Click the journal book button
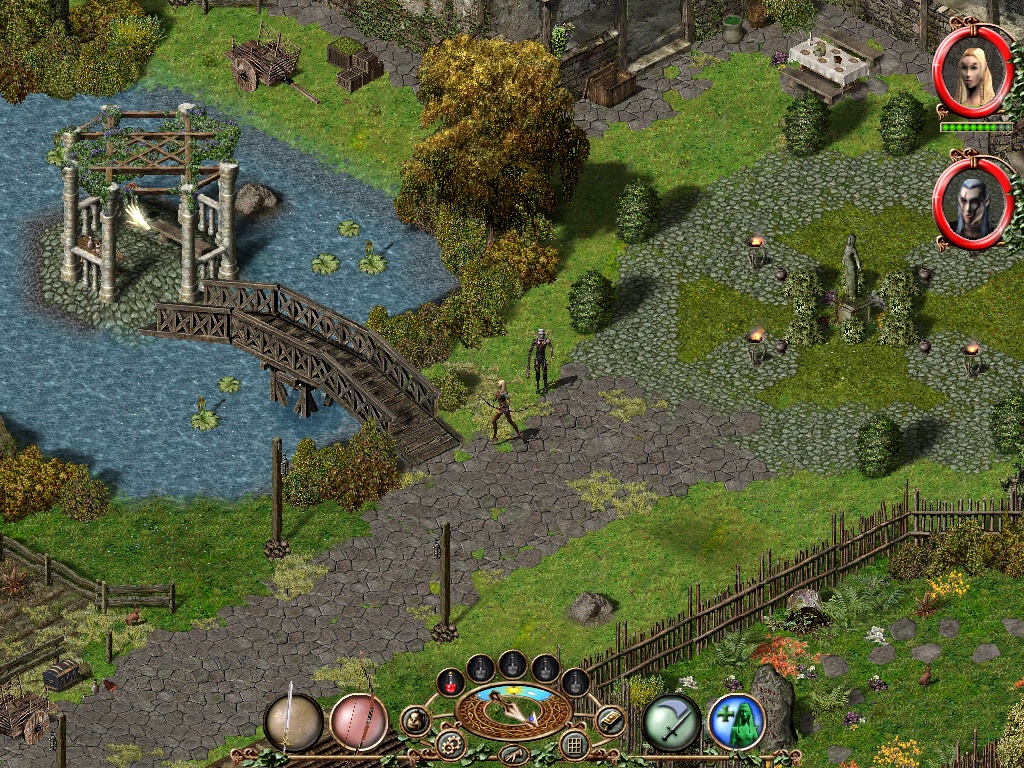Screen dimensions: 1024x768 (x=610, y=720)
